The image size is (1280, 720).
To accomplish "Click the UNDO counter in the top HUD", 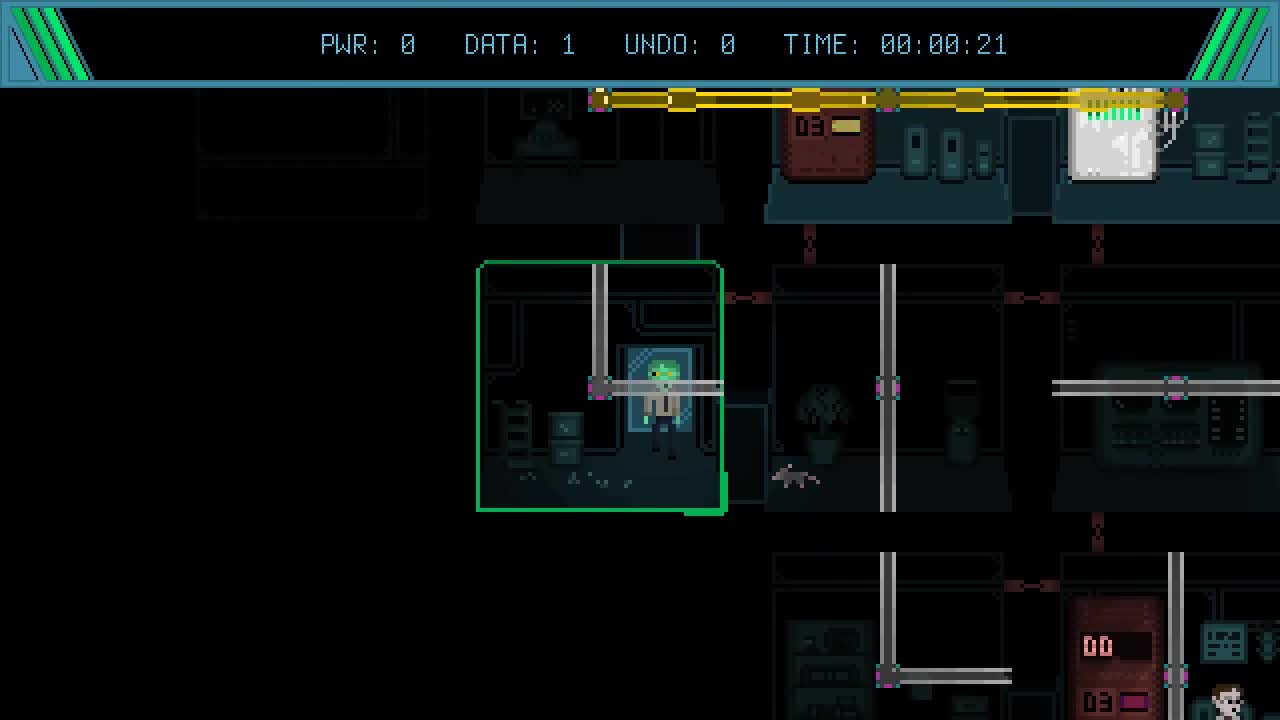I will (680, 44).
